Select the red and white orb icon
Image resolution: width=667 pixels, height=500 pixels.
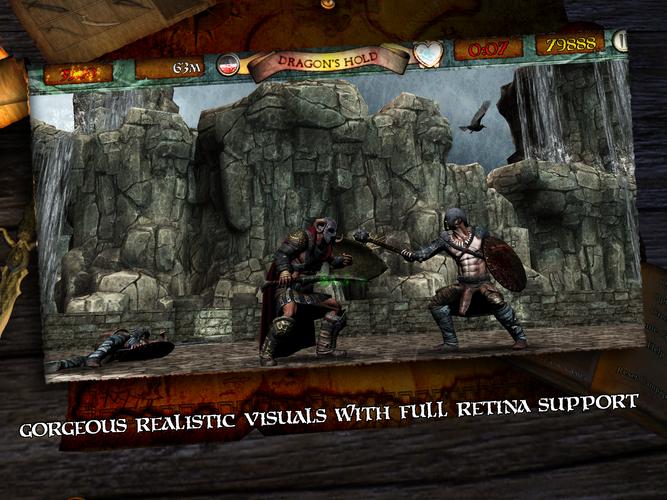(229, 66)
